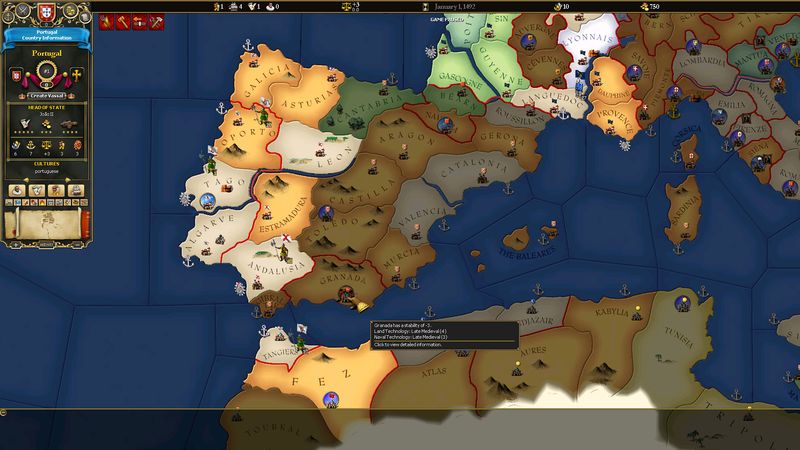
Task: Select the red arrows alert icon
Action: pyautogui.click(x=139, y=20)
